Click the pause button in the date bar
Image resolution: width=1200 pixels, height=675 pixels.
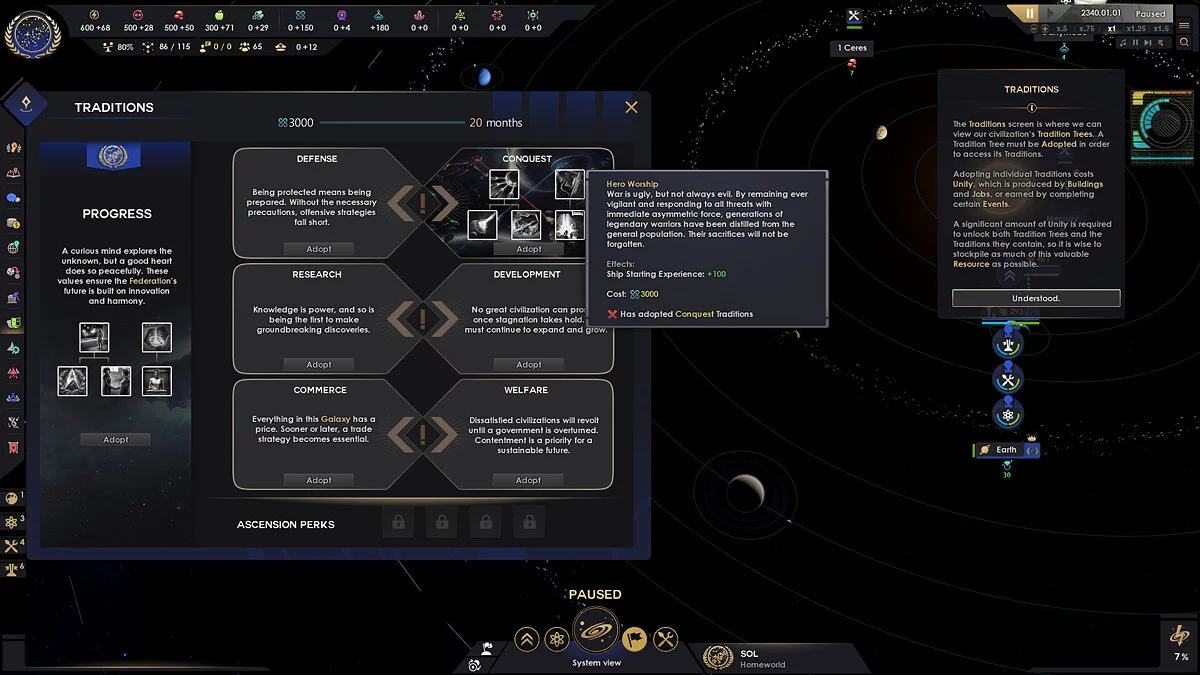(x=1030, y=14)
